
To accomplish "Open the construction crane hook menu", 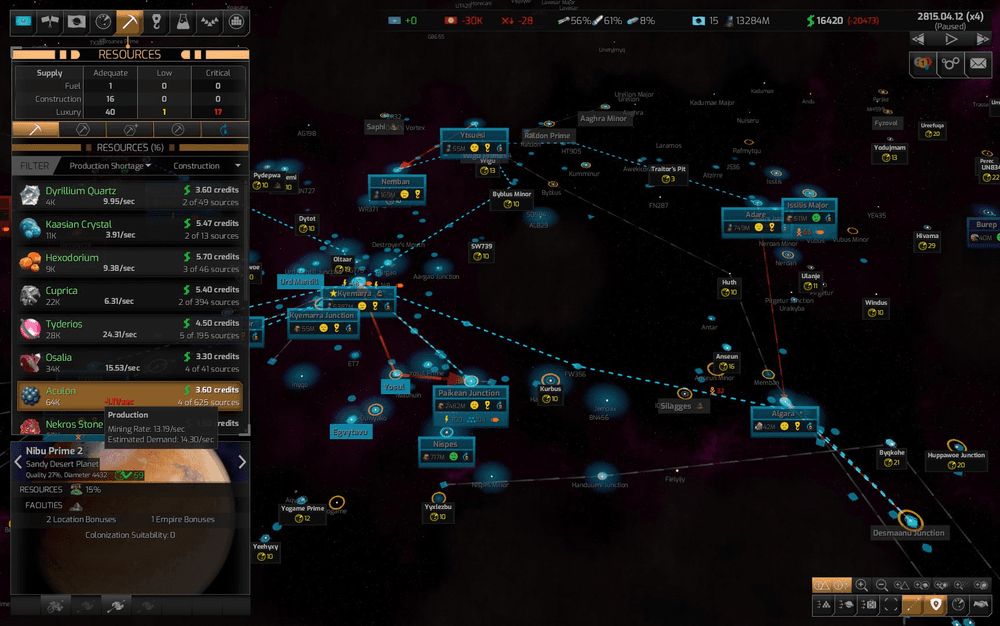I will [x=156, y=21].
